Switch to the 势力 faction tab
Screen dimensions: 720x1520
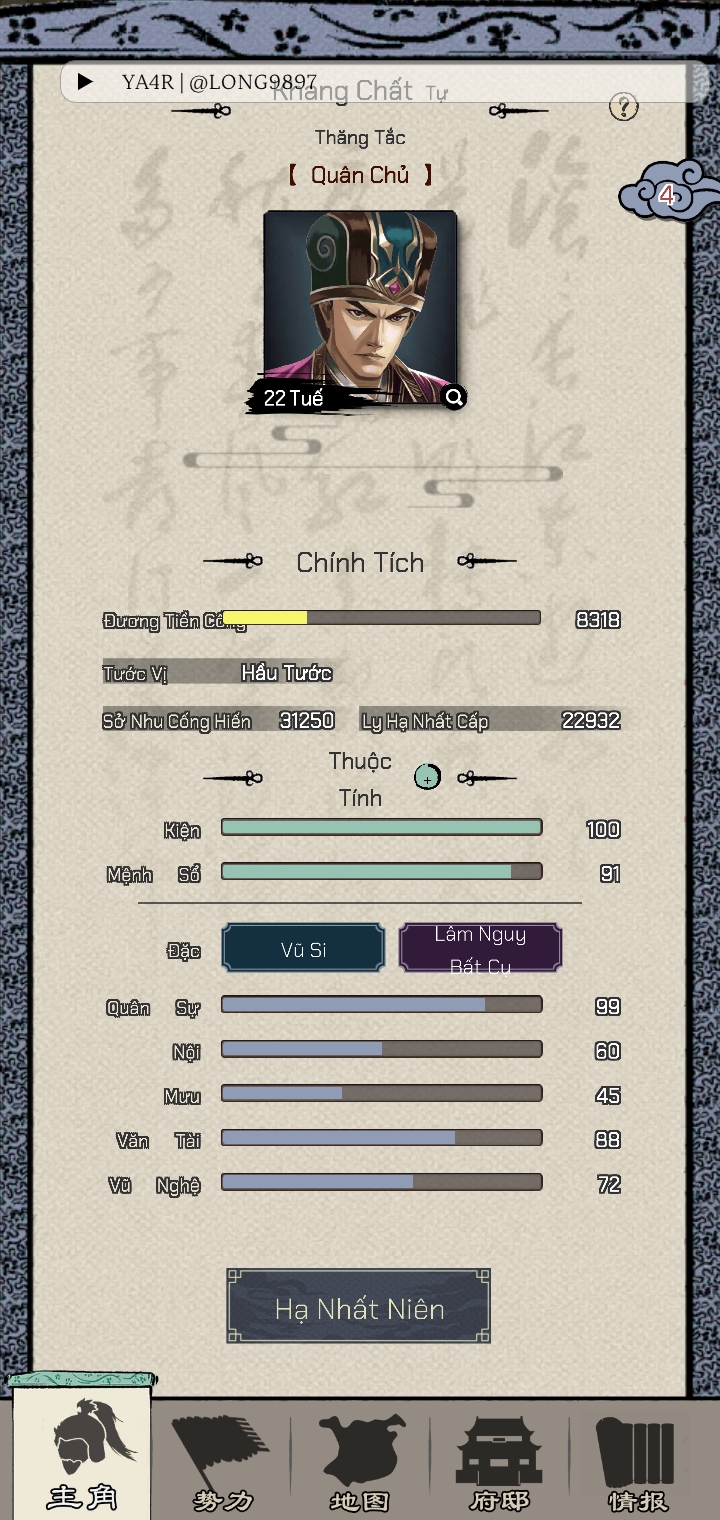[222, 1460]
